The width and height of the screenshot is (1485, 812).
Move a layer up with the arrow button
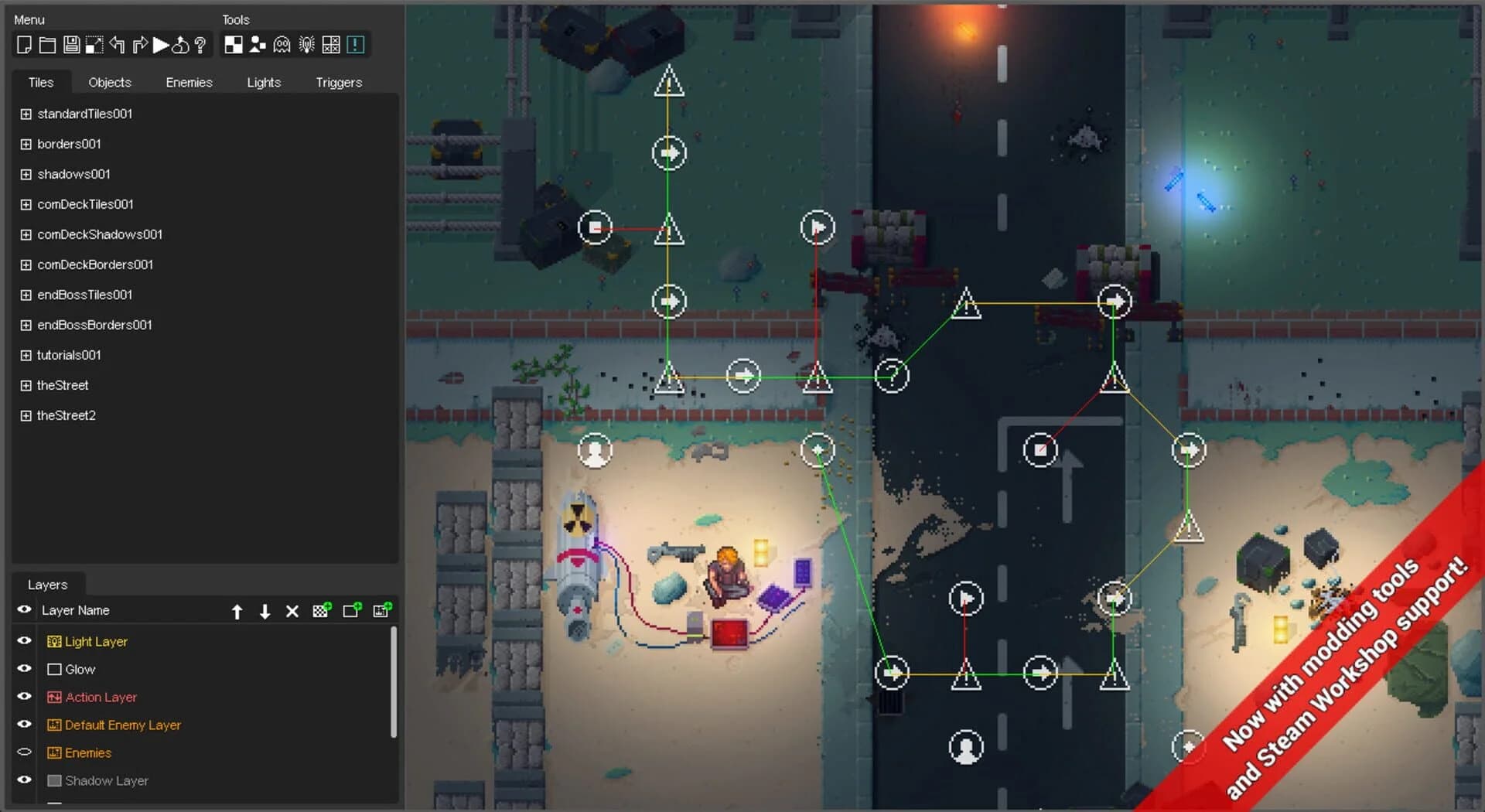tap(237, 610)
